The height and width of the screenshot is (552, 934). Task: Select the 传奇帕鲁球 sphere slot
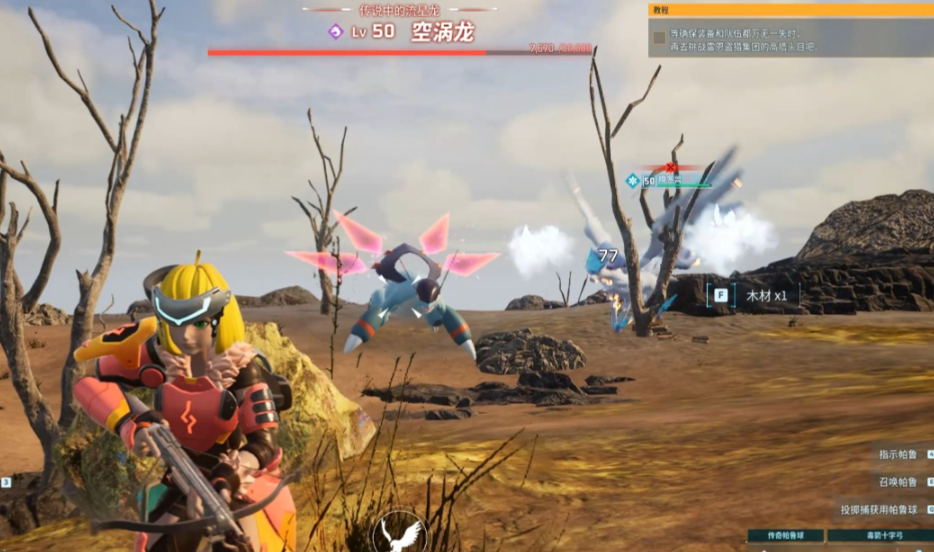tap(785, 536)
